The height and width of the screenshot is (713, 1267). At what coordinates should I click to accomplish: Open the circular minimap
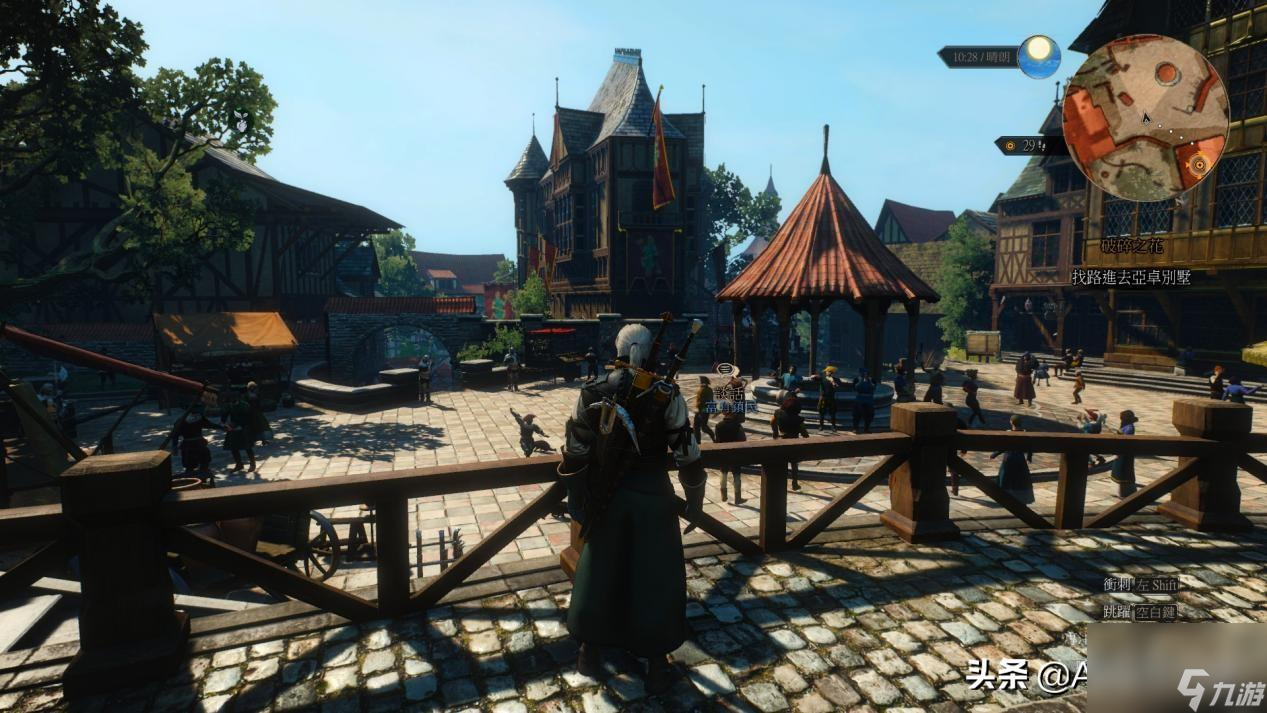click(x=1145, y=118)
